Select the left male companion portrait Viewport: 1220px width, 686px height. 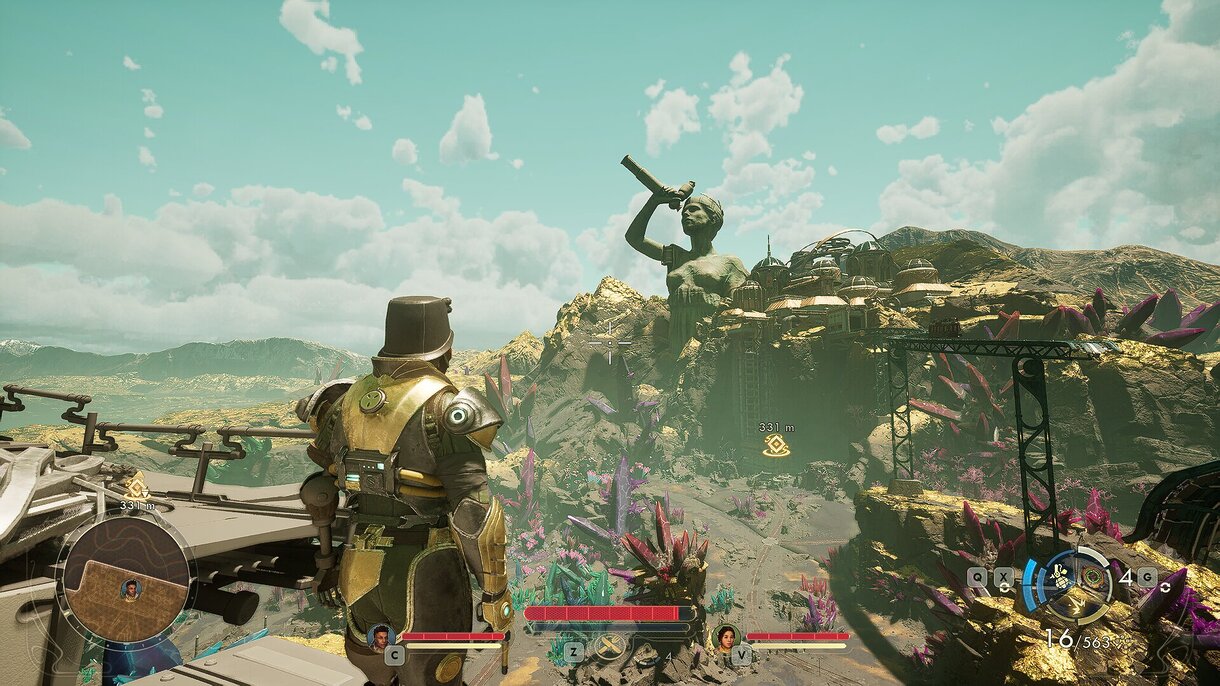(x=380, y=636)
